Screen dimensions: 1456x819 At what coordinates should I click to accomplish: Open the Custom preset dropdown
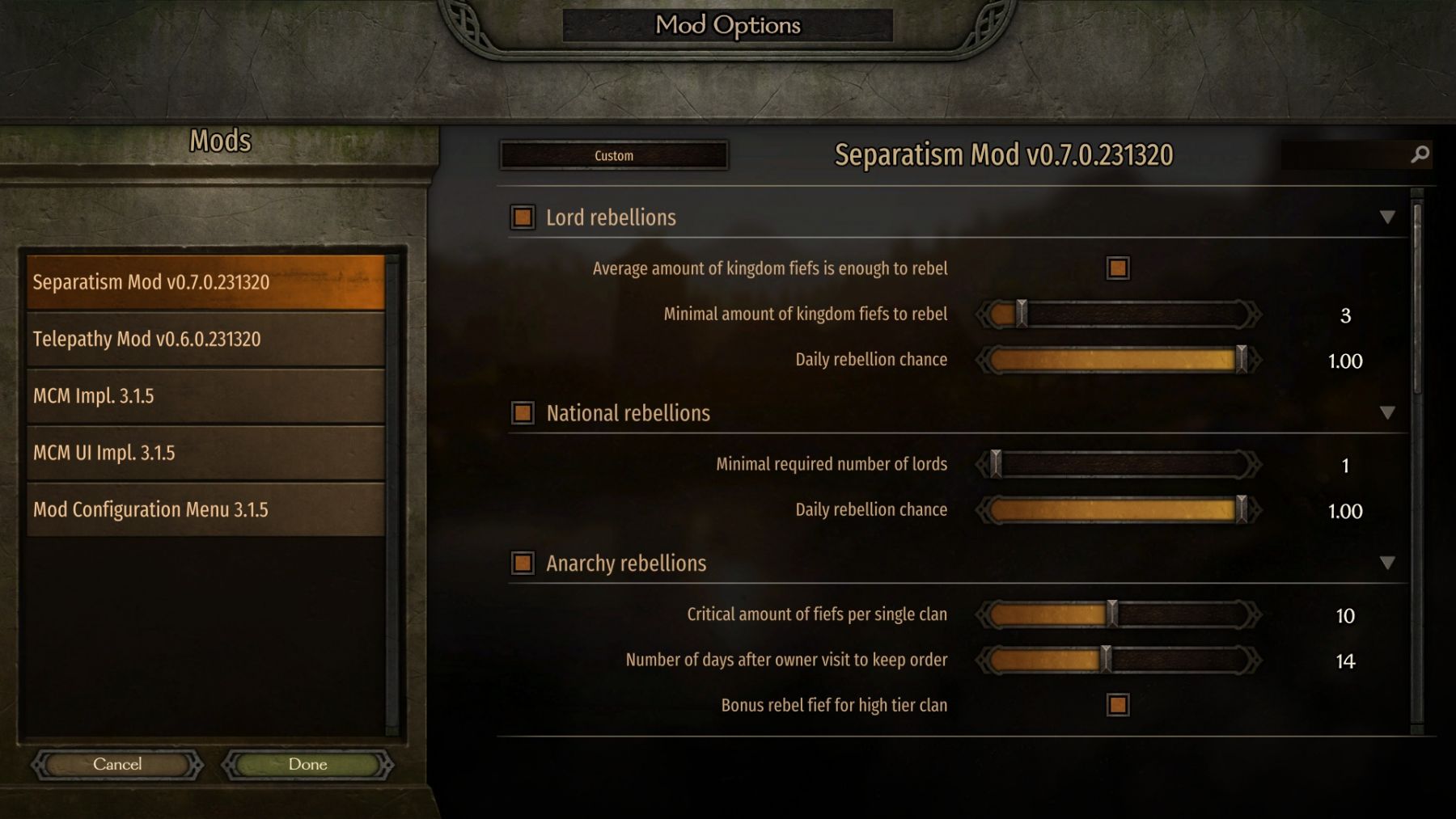point(614,155)
